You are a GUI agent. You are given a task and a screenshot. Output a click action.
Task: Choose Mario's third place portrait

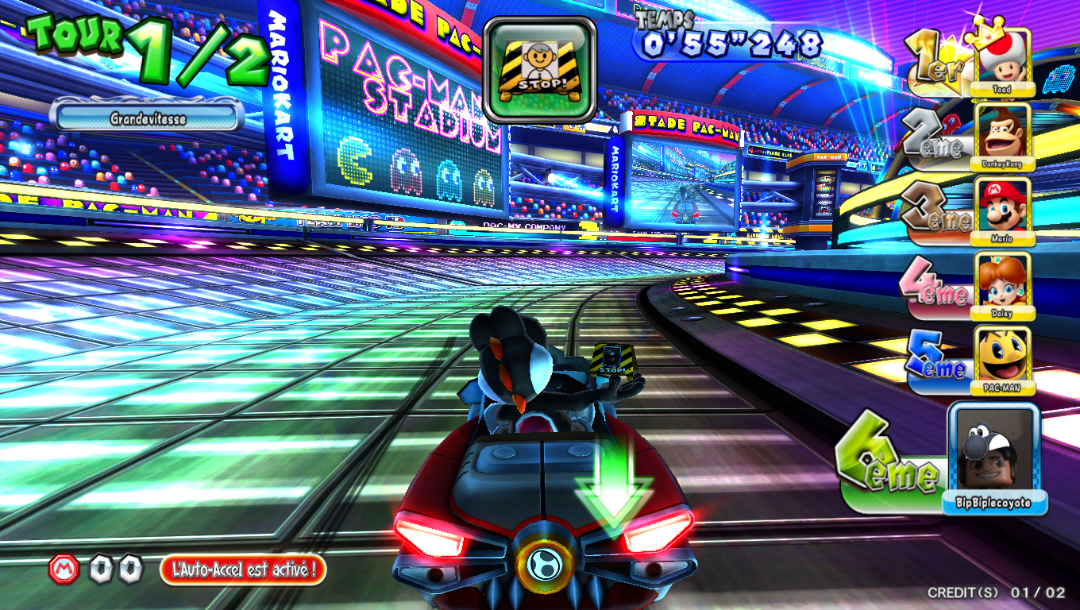(x=1002, y=208)
